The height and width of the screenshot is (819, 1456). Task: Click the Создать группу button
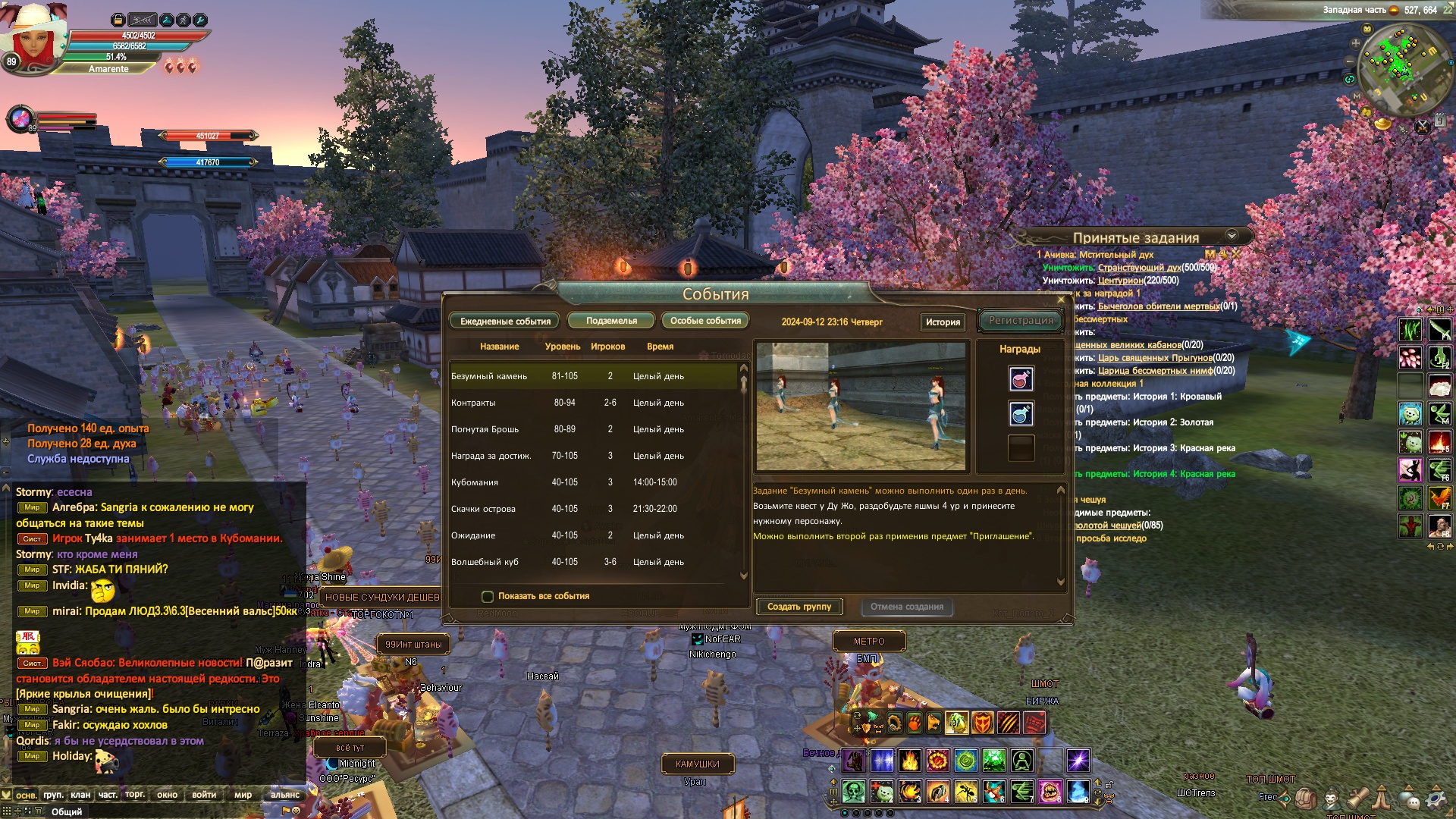[799, 607]
